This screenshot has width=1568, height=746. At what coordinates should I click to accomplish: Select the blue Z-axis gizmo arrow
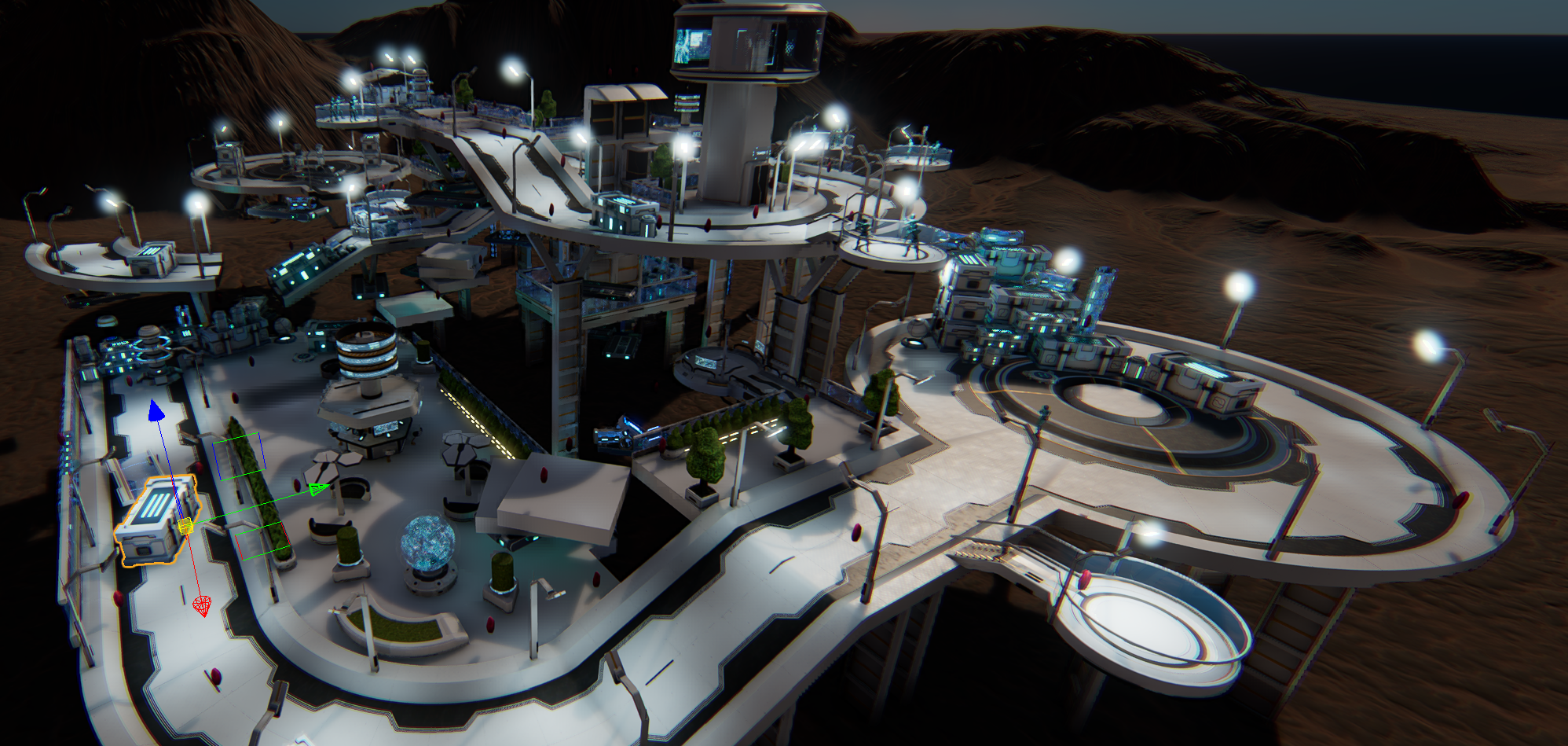[x=156, y=411]
